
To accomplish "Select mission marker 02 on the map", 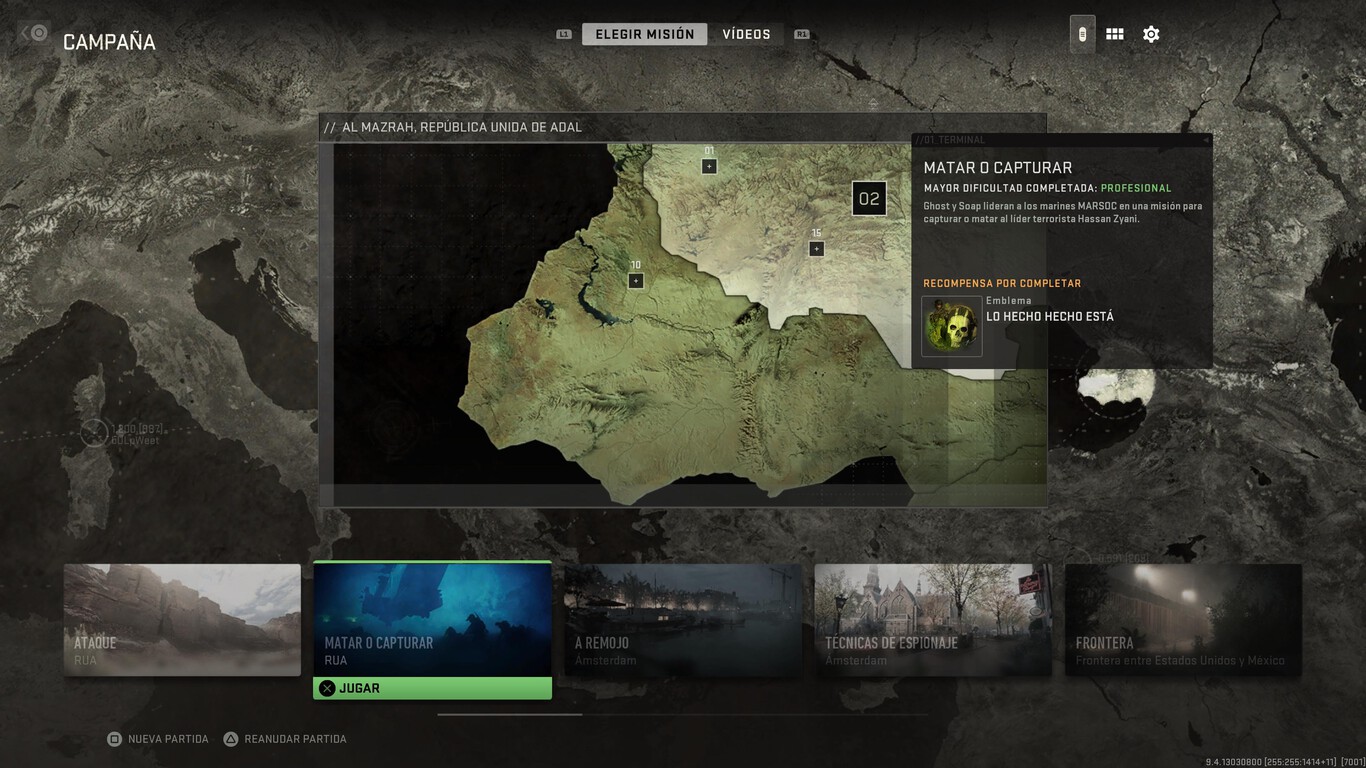I will click(869, 198).
